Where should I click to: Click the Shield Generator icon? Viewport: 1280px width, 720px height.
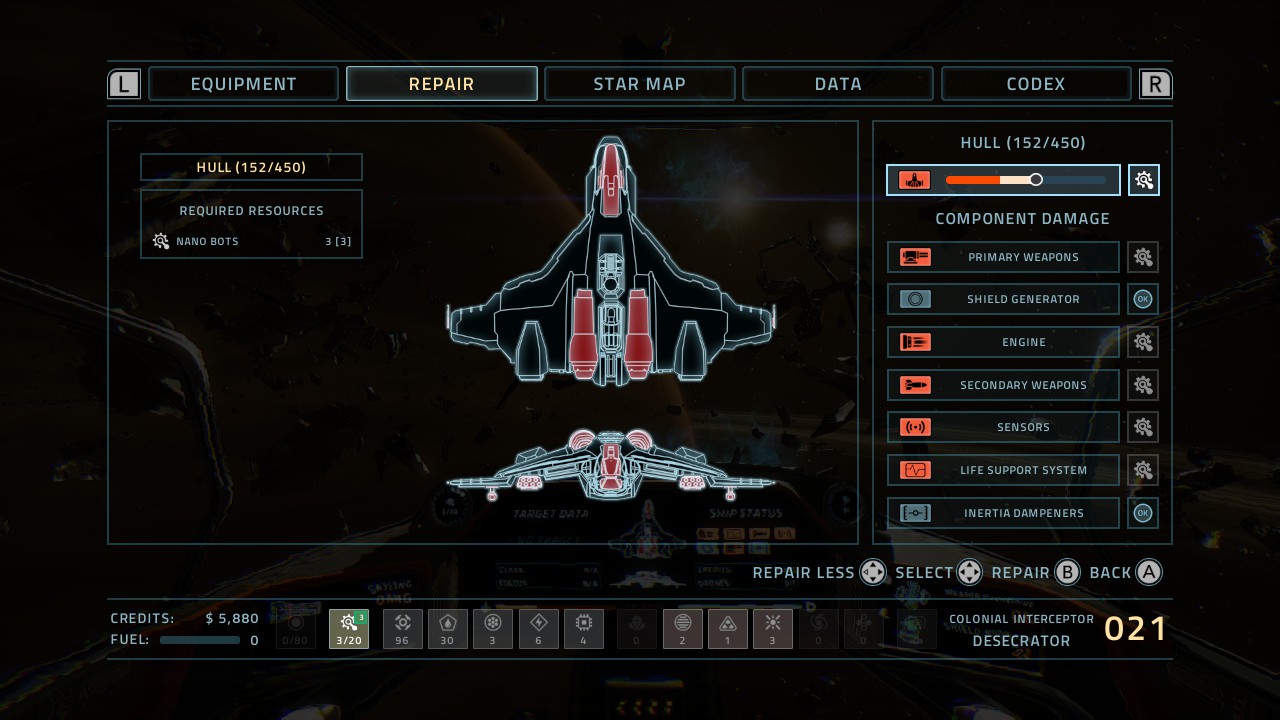pyautogui.click(x=916, y=299)
